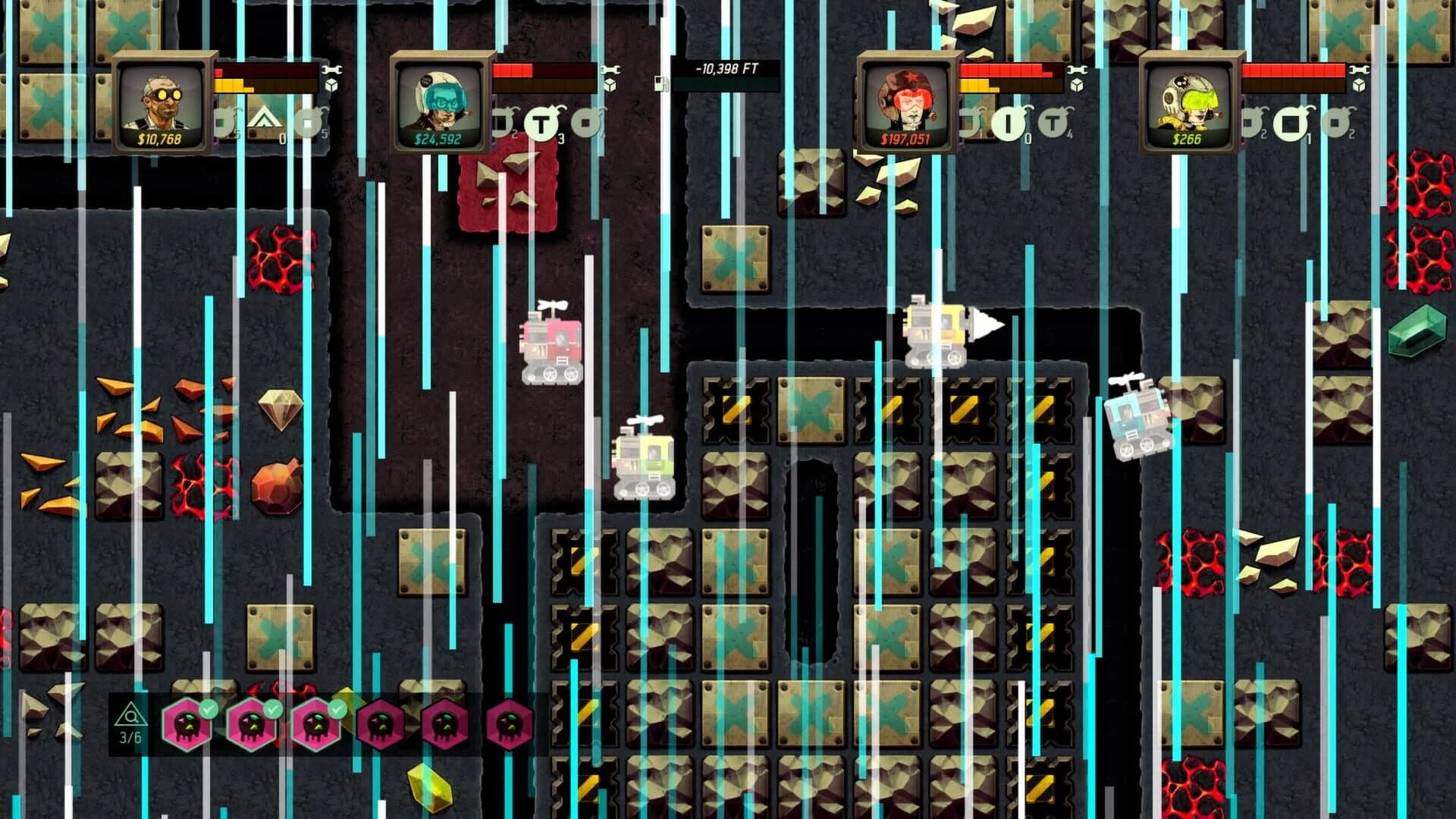This screenshot has width=1456, height=819.
Task: Click the last unchecked hexagon in the objective tracker
Action: coord(512,724)
